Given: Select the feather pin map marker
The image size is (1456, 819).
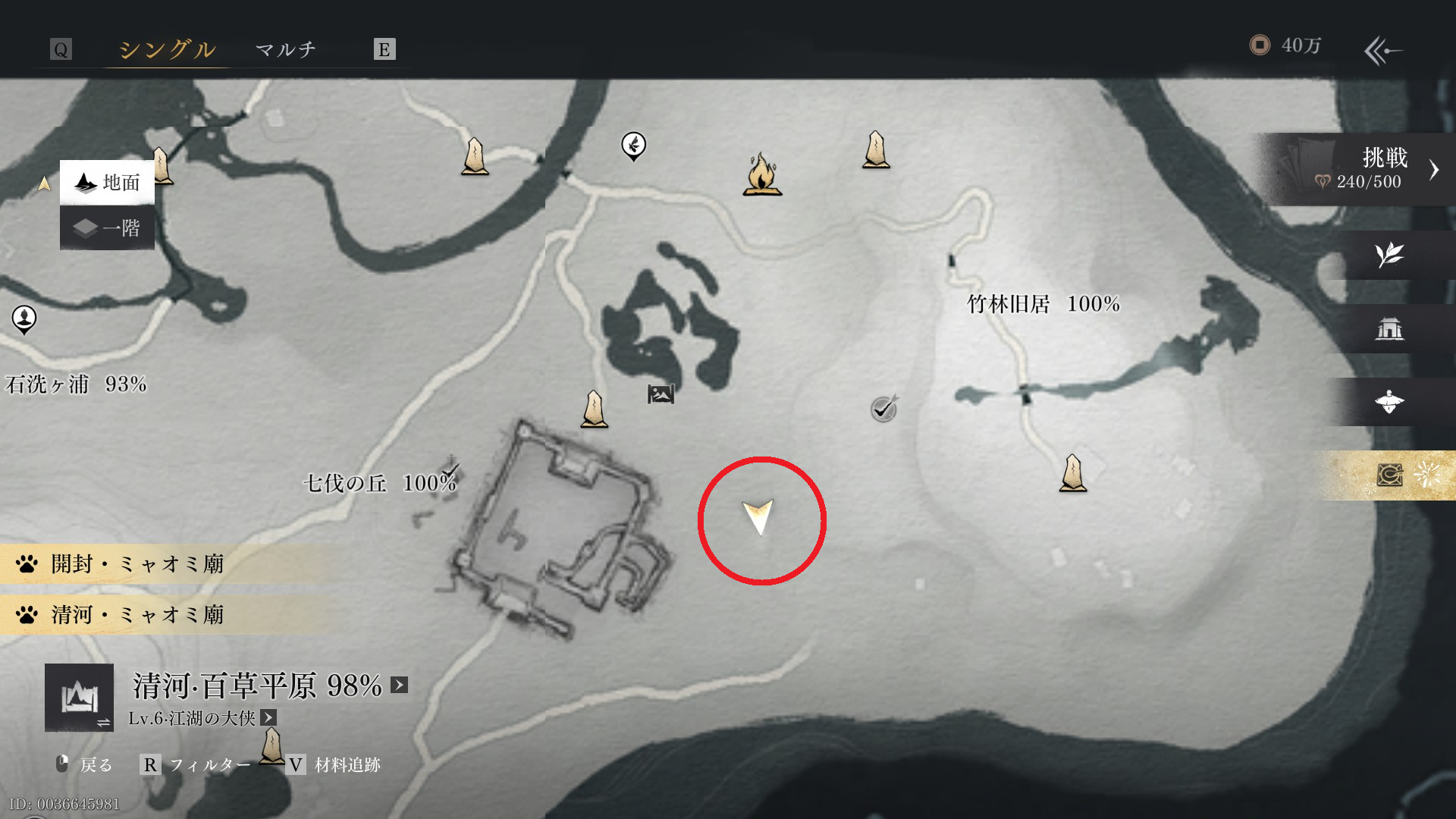Looking at the screenshot, I should (633, 145).
